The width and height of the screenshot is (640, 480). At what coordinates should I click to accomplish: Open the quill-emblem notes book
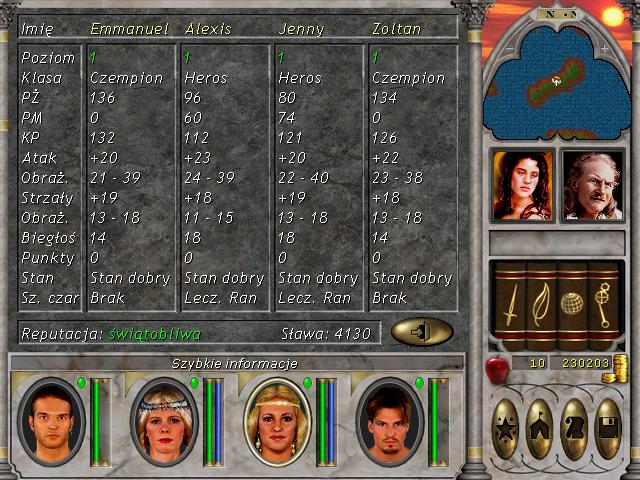coord(540,305)
